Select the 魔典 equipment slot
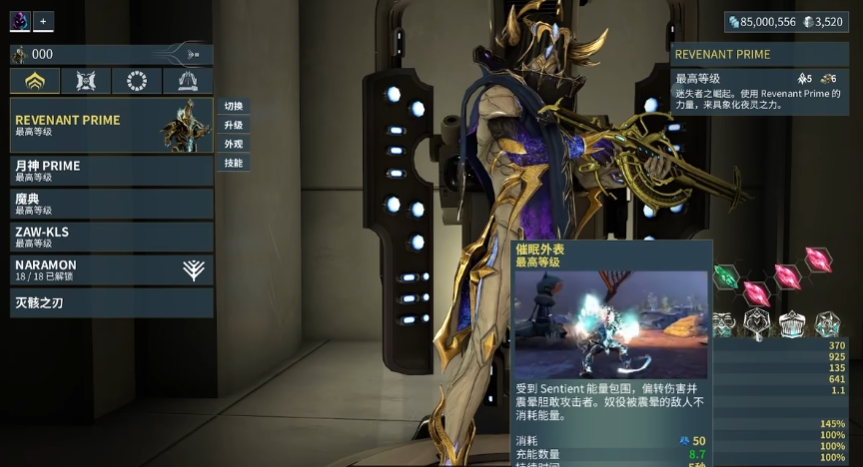This screenshot has width=863, height=467. tap(111, 204)
